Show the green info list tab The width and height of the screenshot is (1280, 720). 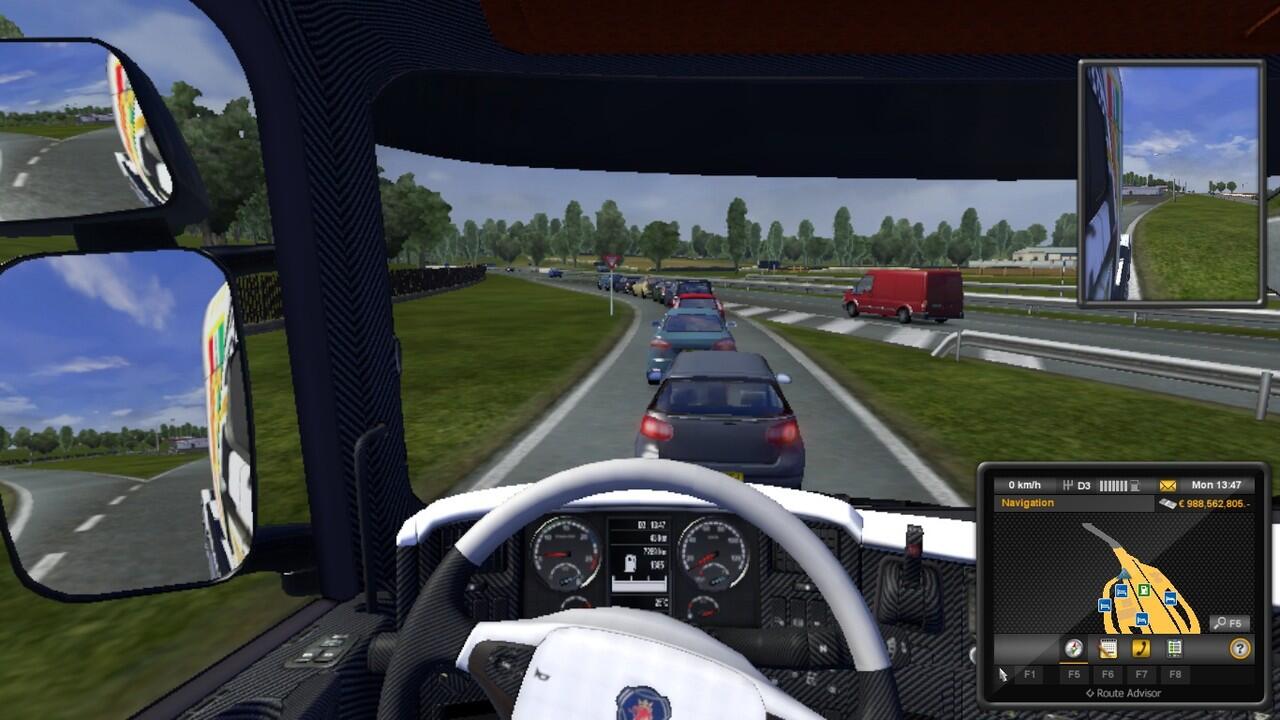[1174, 648]
